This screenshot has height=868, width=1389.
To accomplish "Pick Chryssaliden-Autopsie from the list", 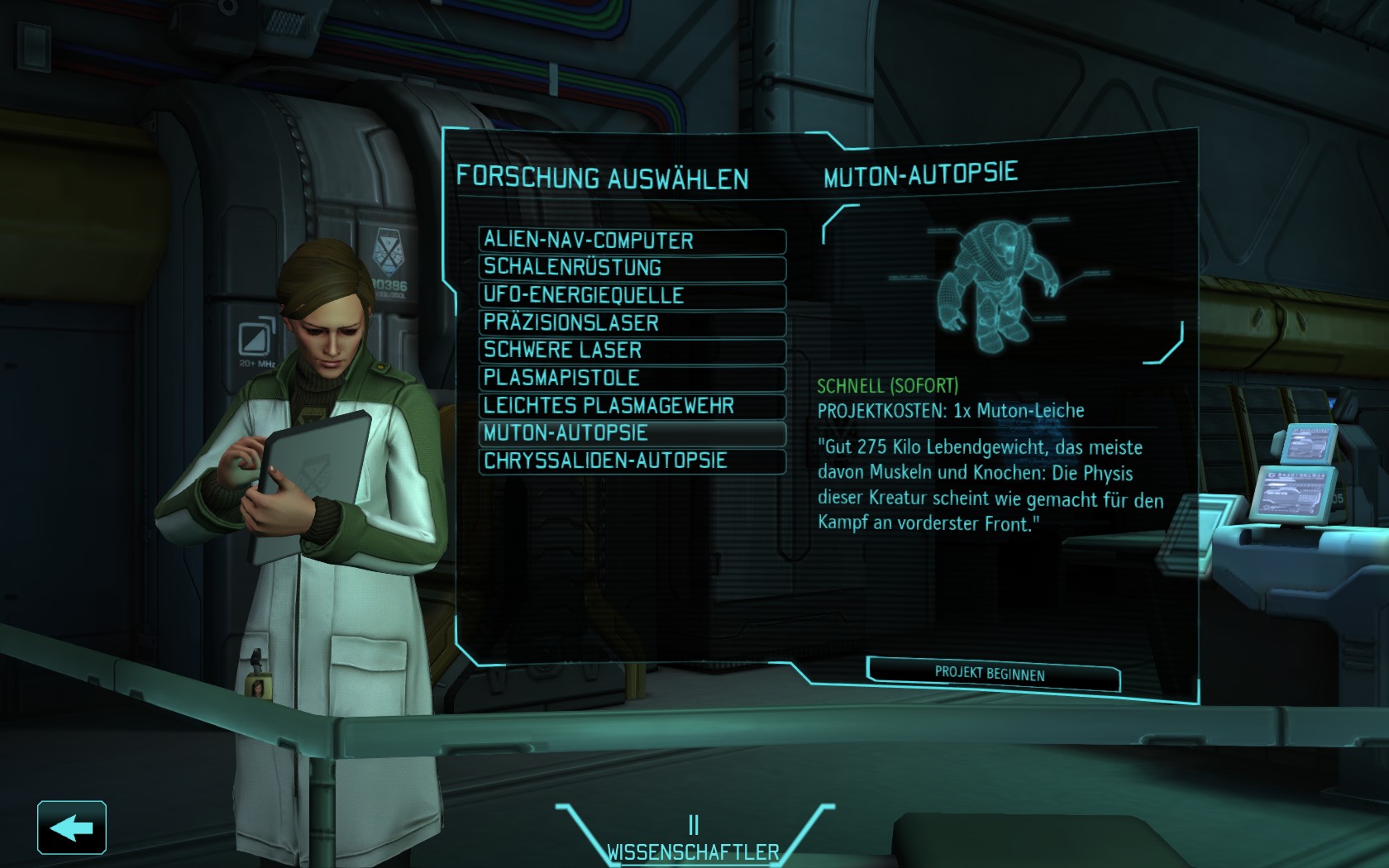I will 632,461.
